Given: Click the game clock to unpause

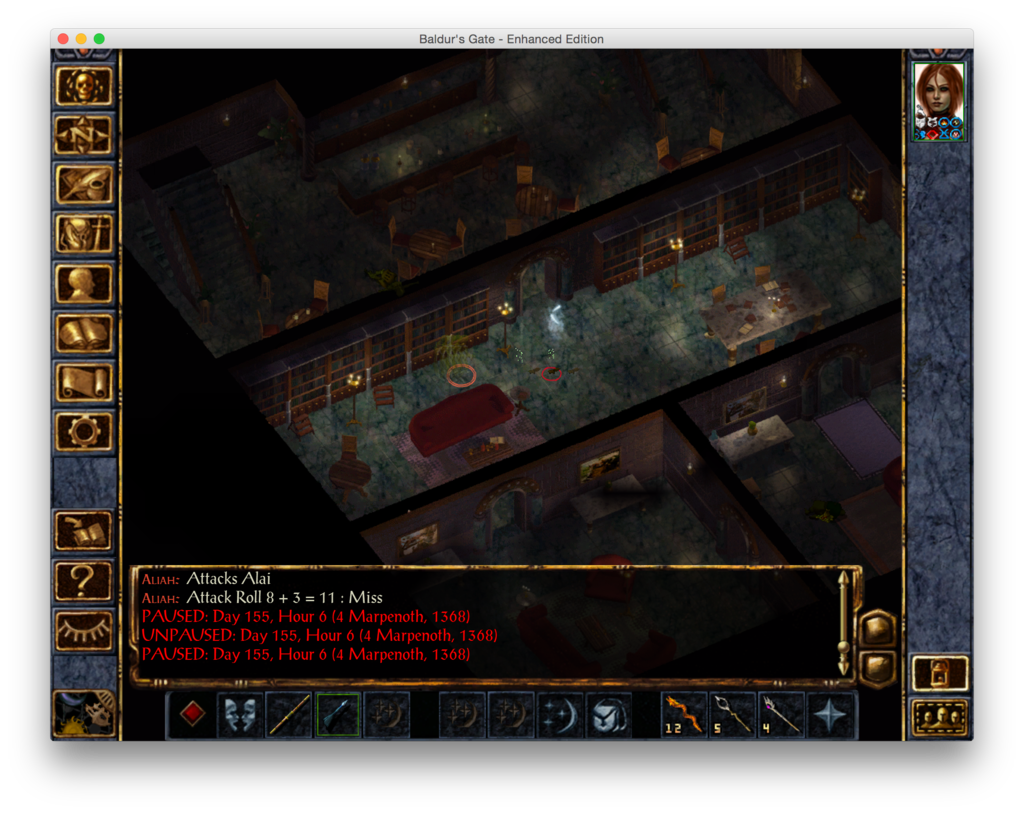Looking at the screenshot, I should 84,714.
